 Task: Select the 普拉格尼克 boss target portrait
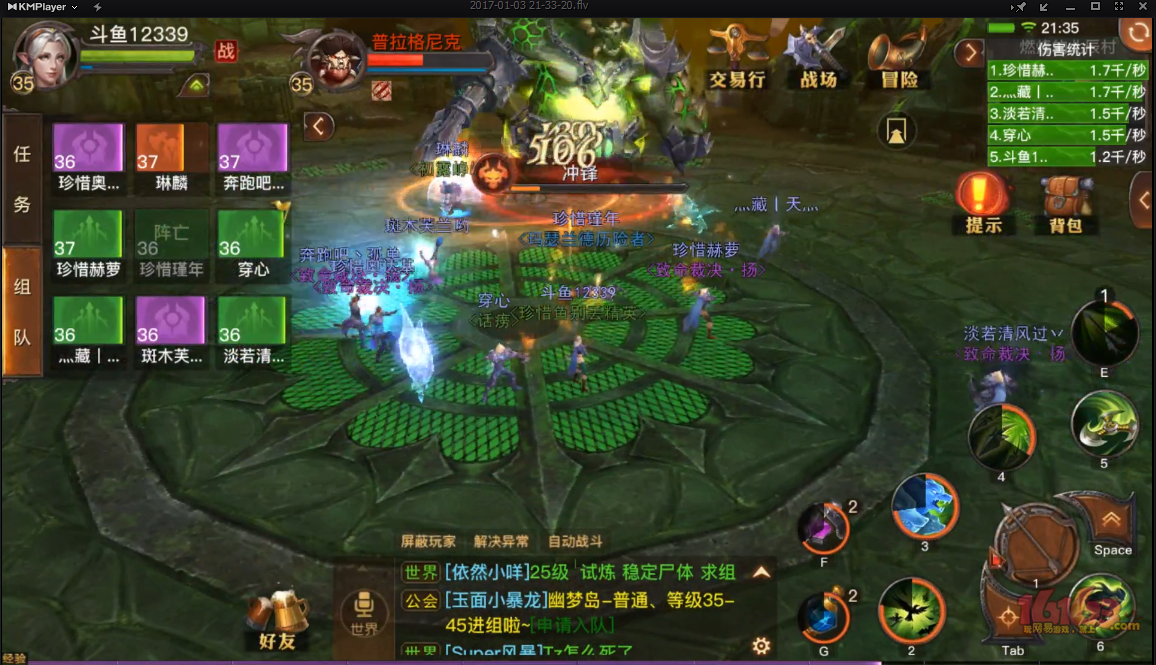pos(335,60)
